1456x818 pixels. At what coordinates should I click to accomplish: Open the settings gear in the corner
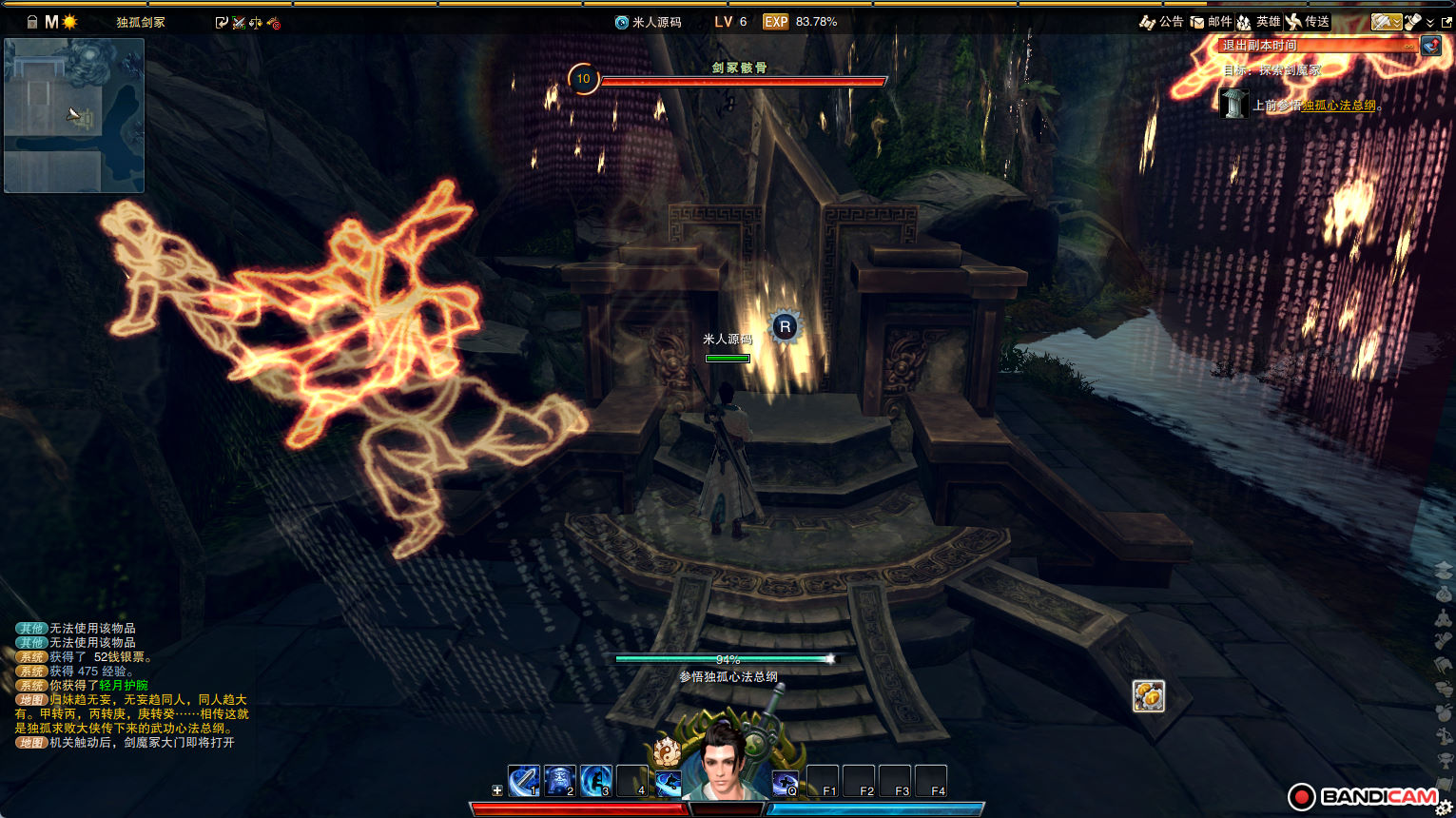pyautogui.click(x=1444, y=808)
